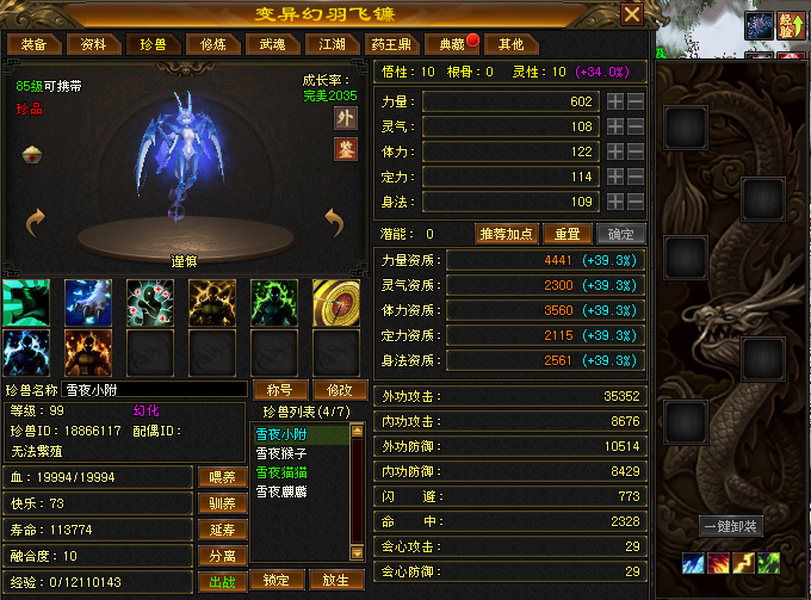Open the 江湖 tab
Viewport: 811px width, 600px height.
click(x=332, y=45)
